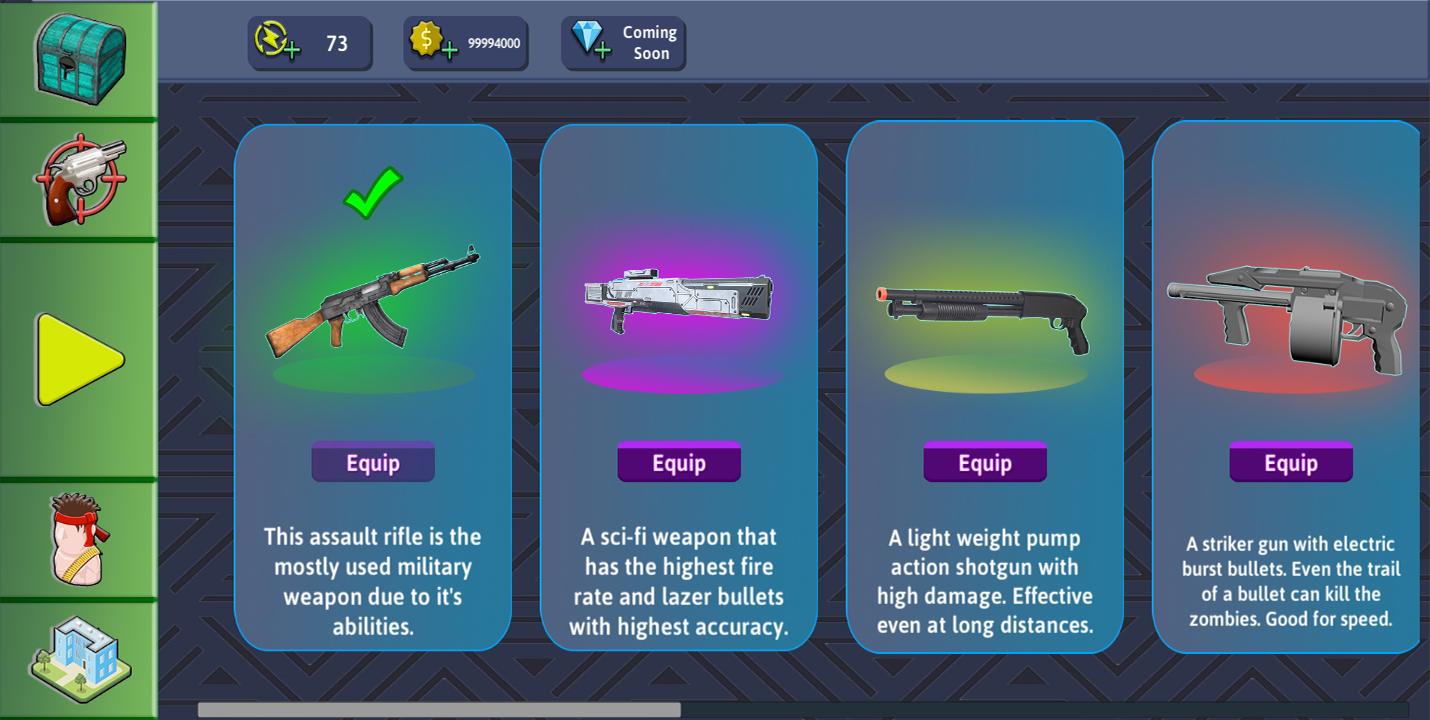This screenshot has width=1430, height=720.
Task: Add more energy with lightning plus icon
Action: click(x=277, y=42)
